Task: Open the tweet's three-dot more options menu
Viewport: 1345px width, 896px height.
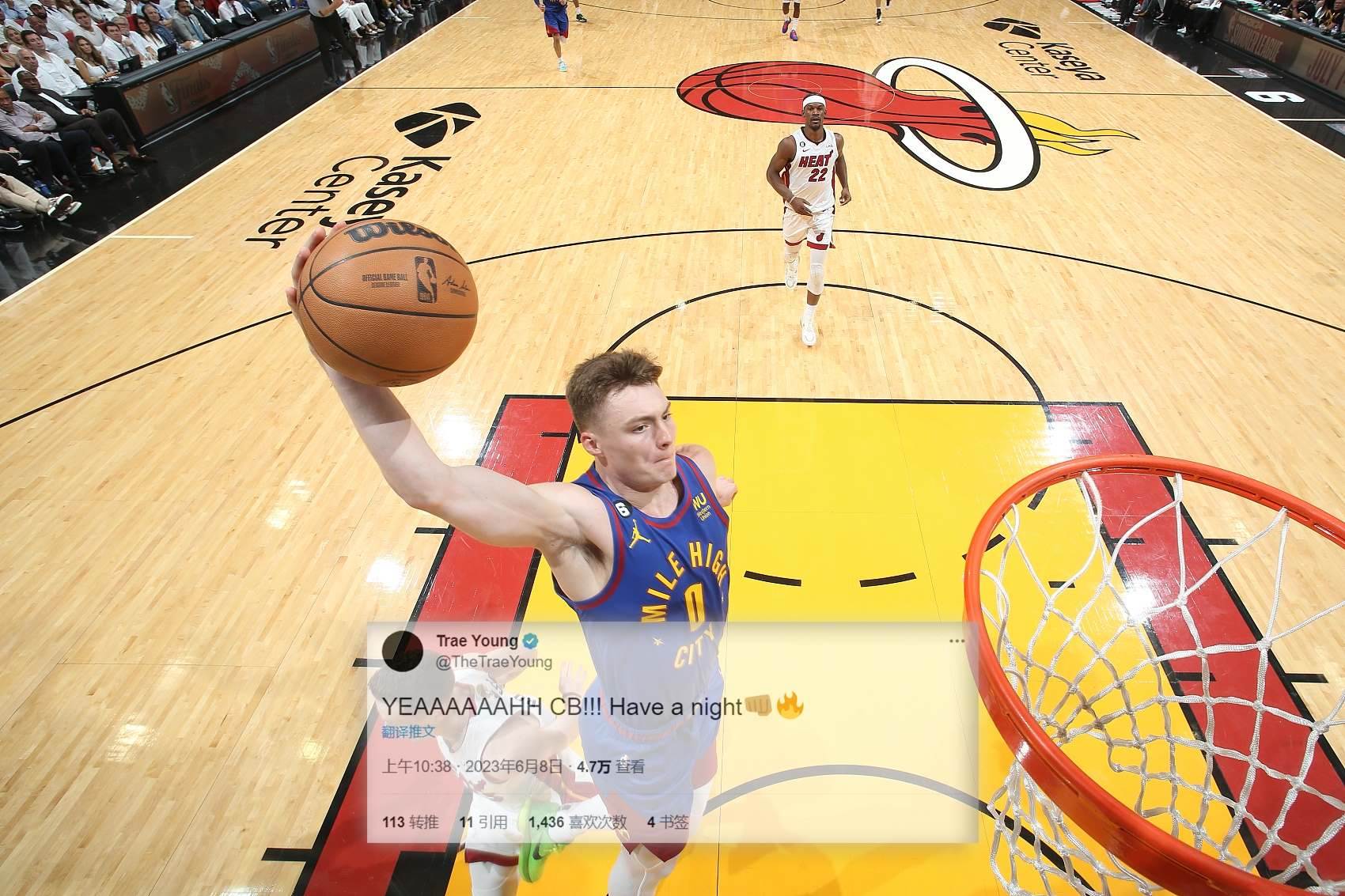Action: click(x=957, y=641)
